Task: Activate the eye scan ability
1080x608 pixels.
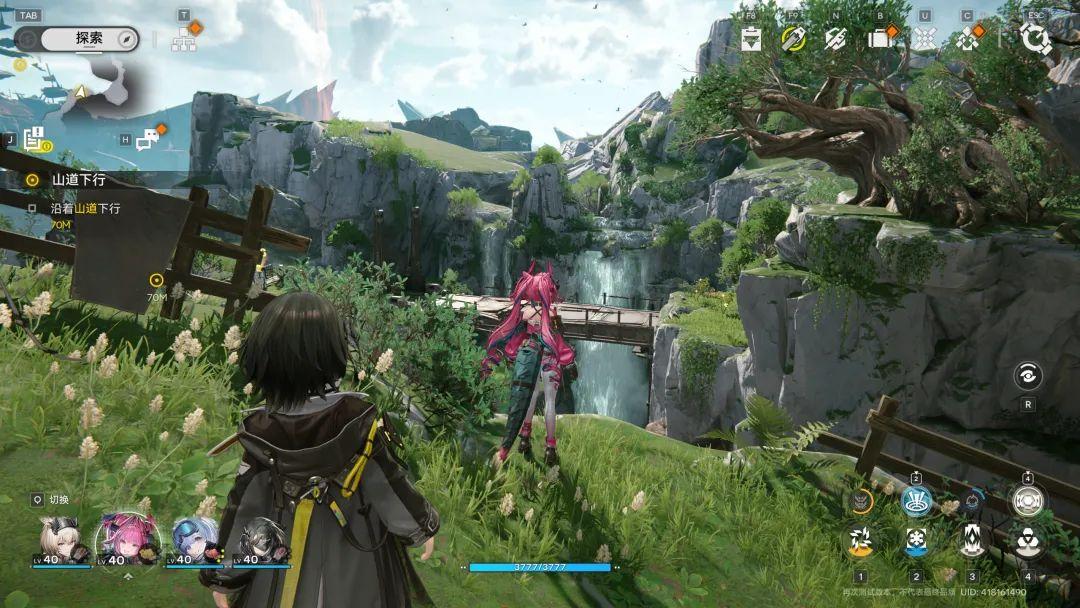Action: 1027,376
